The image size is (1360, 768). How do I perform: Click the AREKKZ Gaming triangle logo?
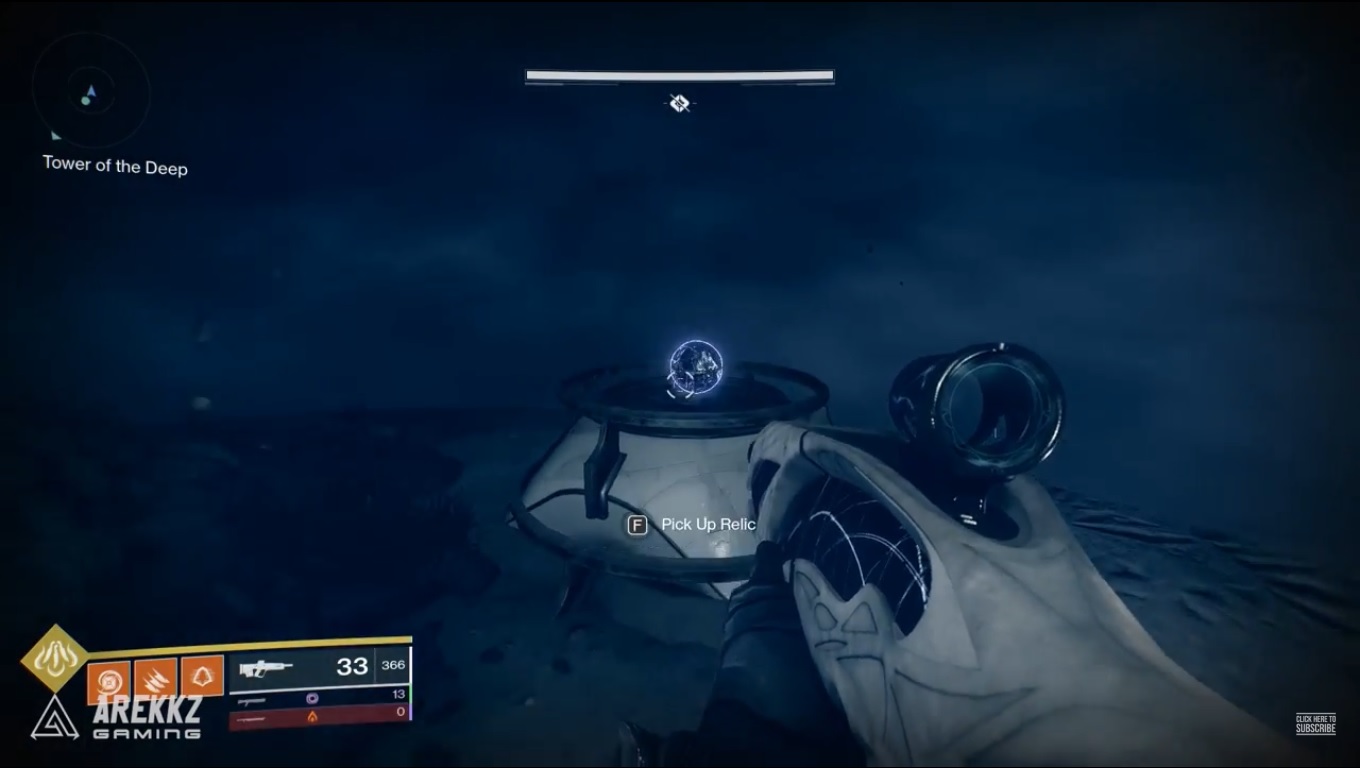tap(55, 720)
